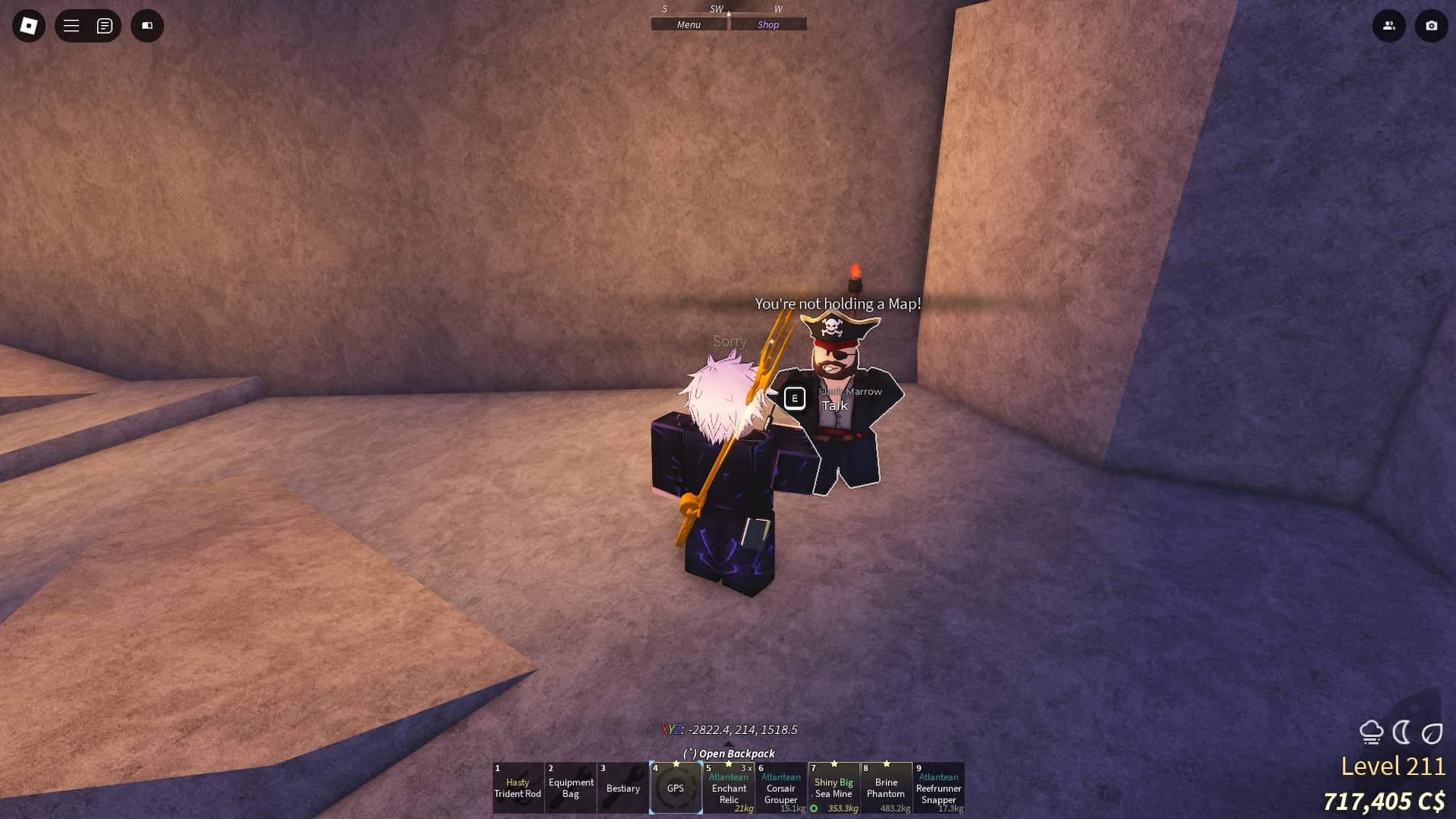Image resolution: width=1456 pixels, height=819 pixels.
Task: Click the Open Backpack label
Action: tap(729, 753)
